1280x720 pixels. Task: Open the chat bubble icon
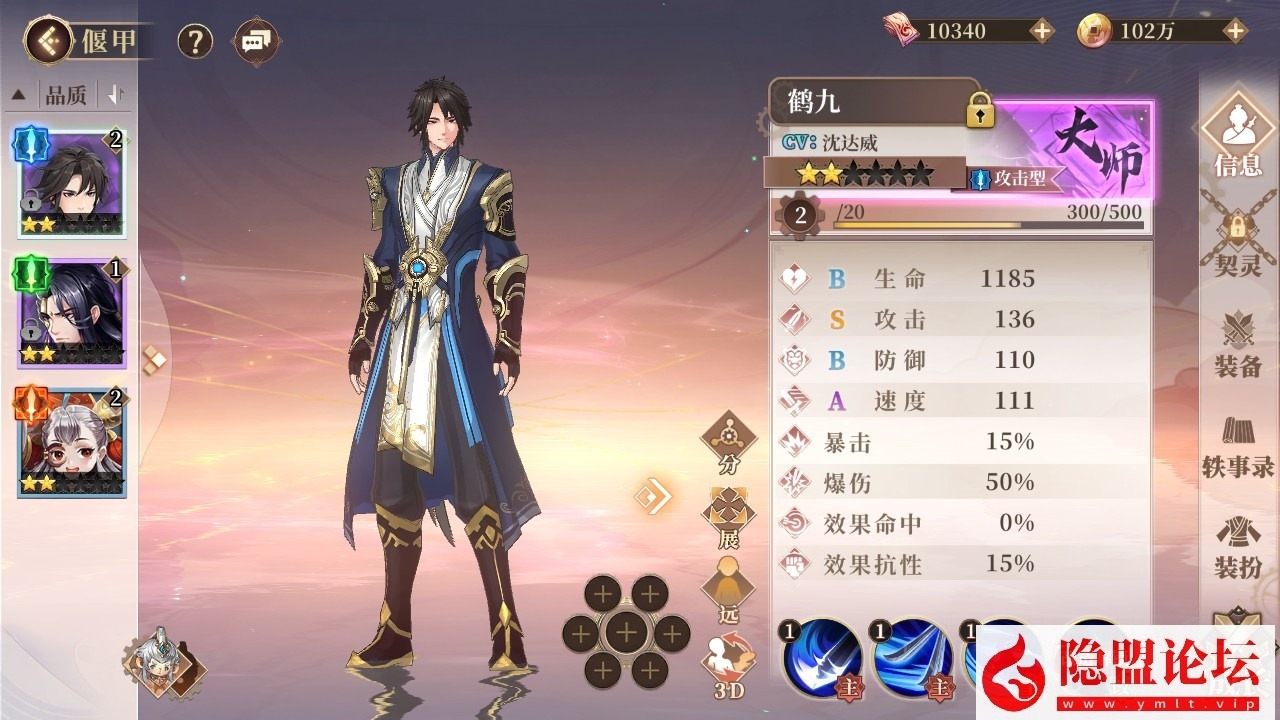coord(256,41)
